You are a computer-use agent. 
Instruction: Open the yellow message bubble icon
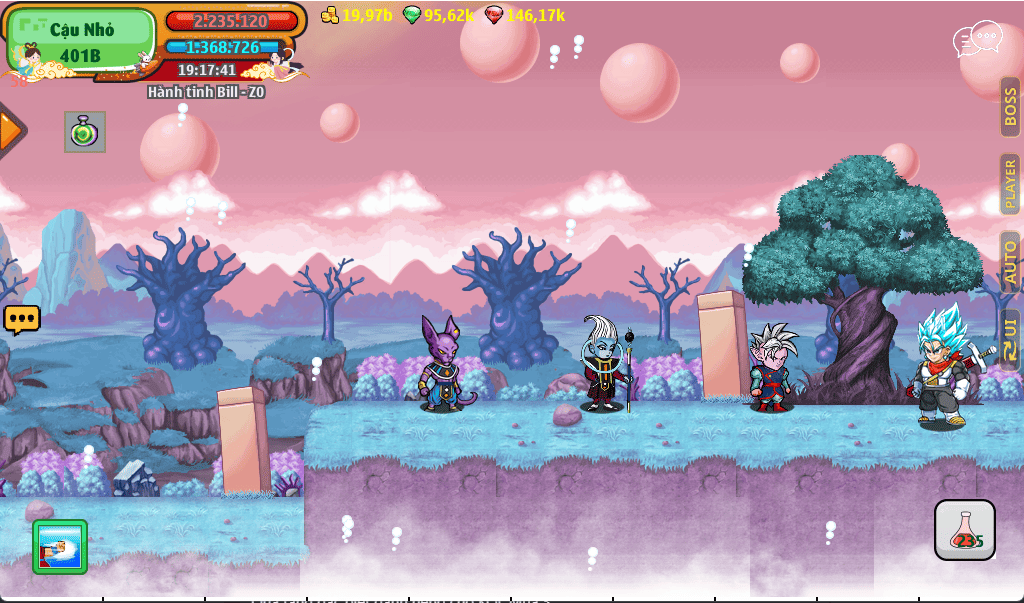pyautogui.click(x=21, y=320)
